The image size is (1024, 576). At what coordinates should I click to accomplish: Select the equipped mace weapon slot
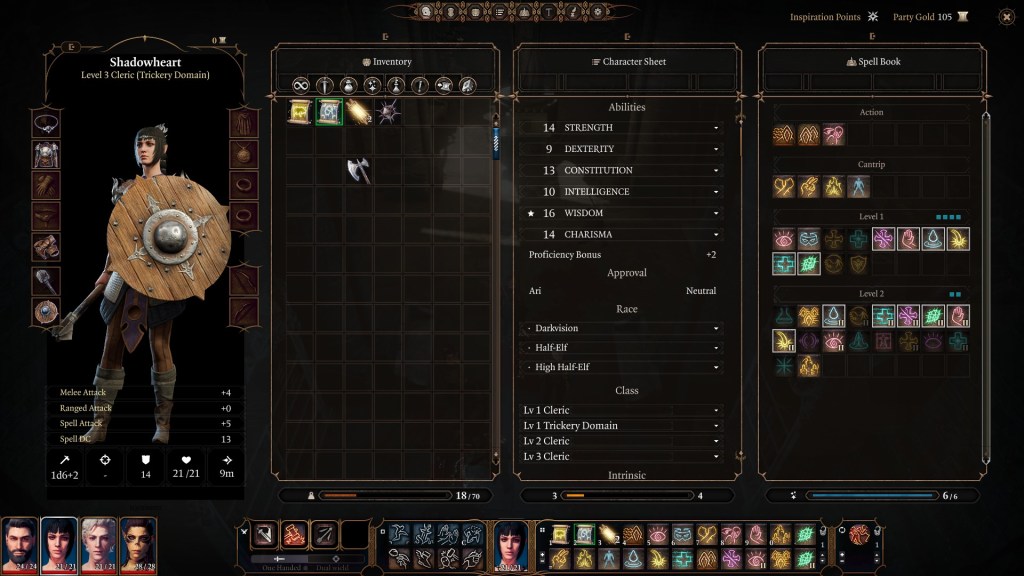[46, 281]
